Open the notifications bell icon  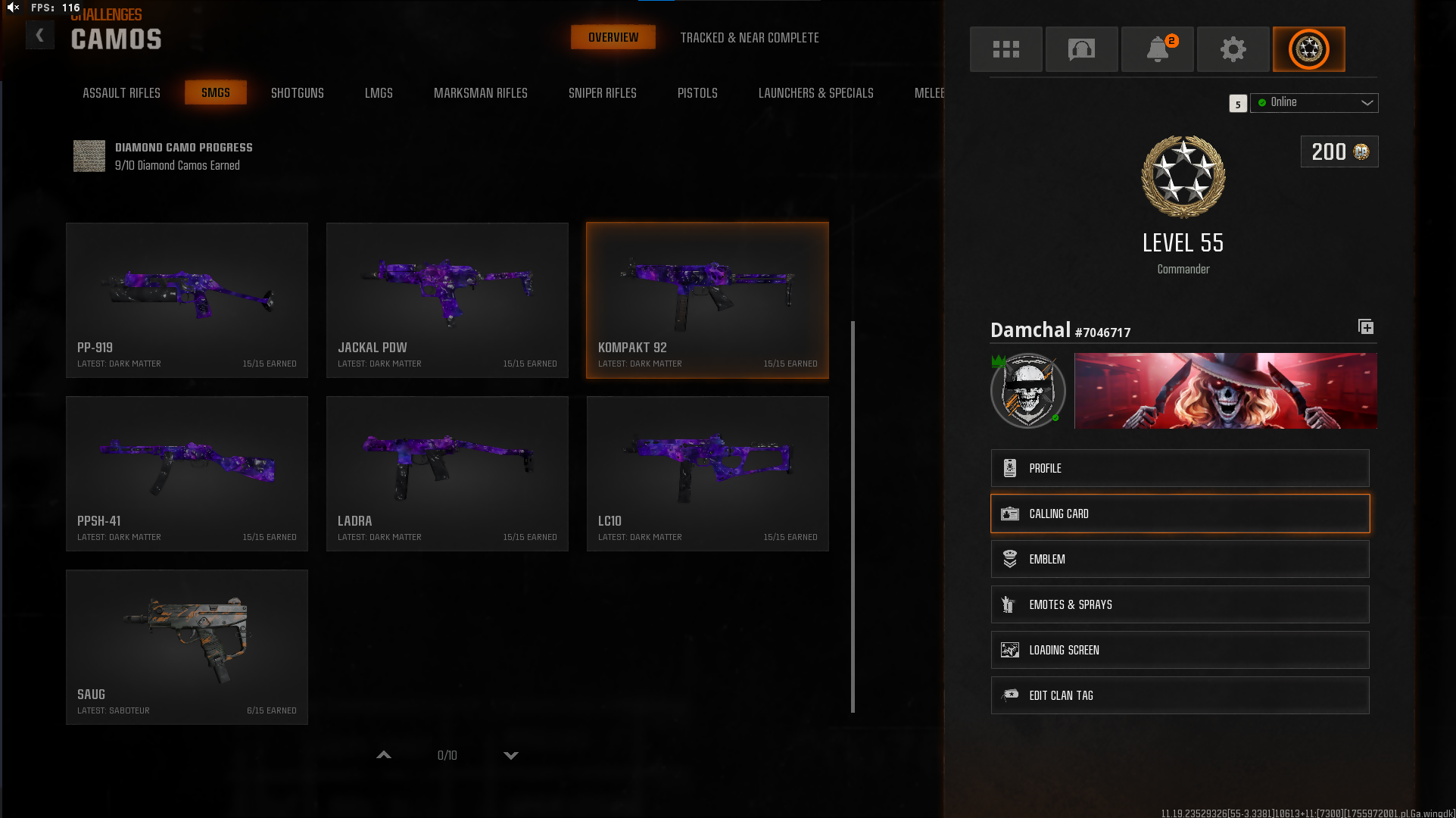(x=1157, y=49)
